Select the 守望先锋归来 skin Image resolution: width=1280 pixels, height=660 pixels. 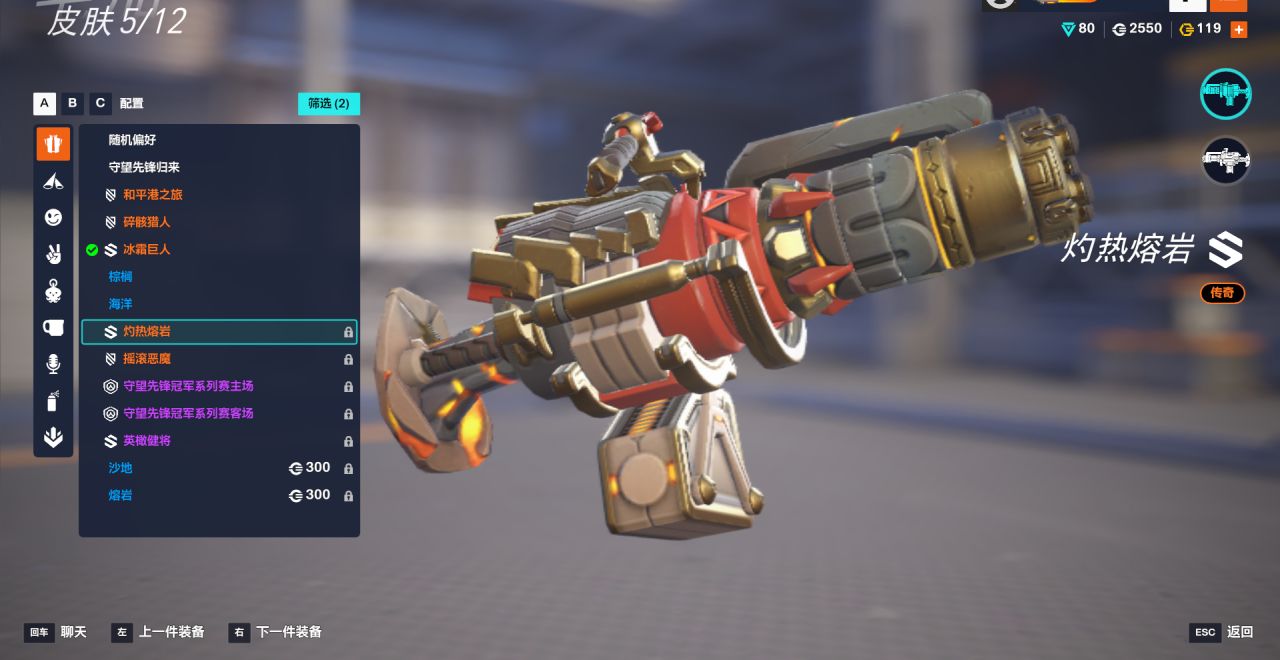[144, 167]
